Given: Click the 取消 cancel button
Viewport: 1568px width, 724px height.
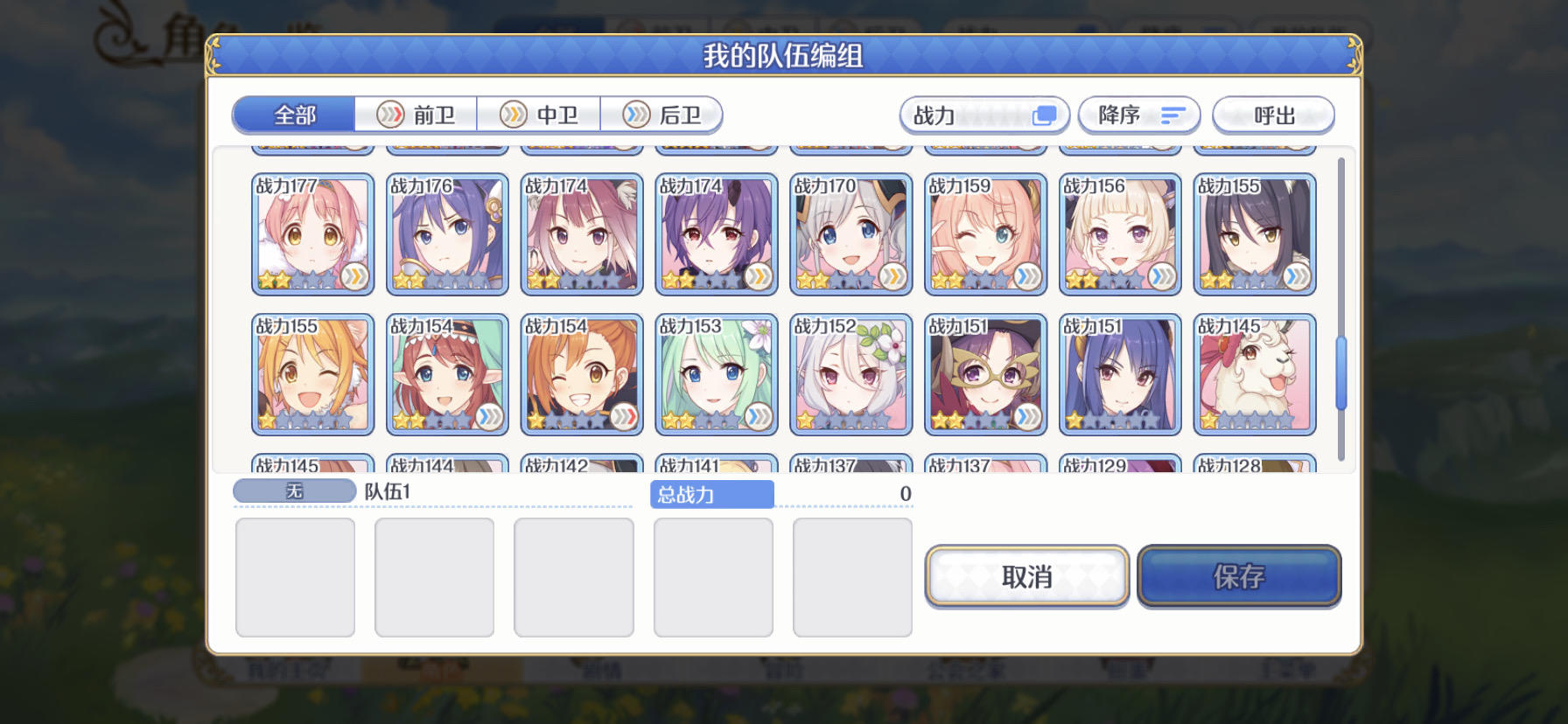Looking at the screenshot, I should tap(1025, 576).
